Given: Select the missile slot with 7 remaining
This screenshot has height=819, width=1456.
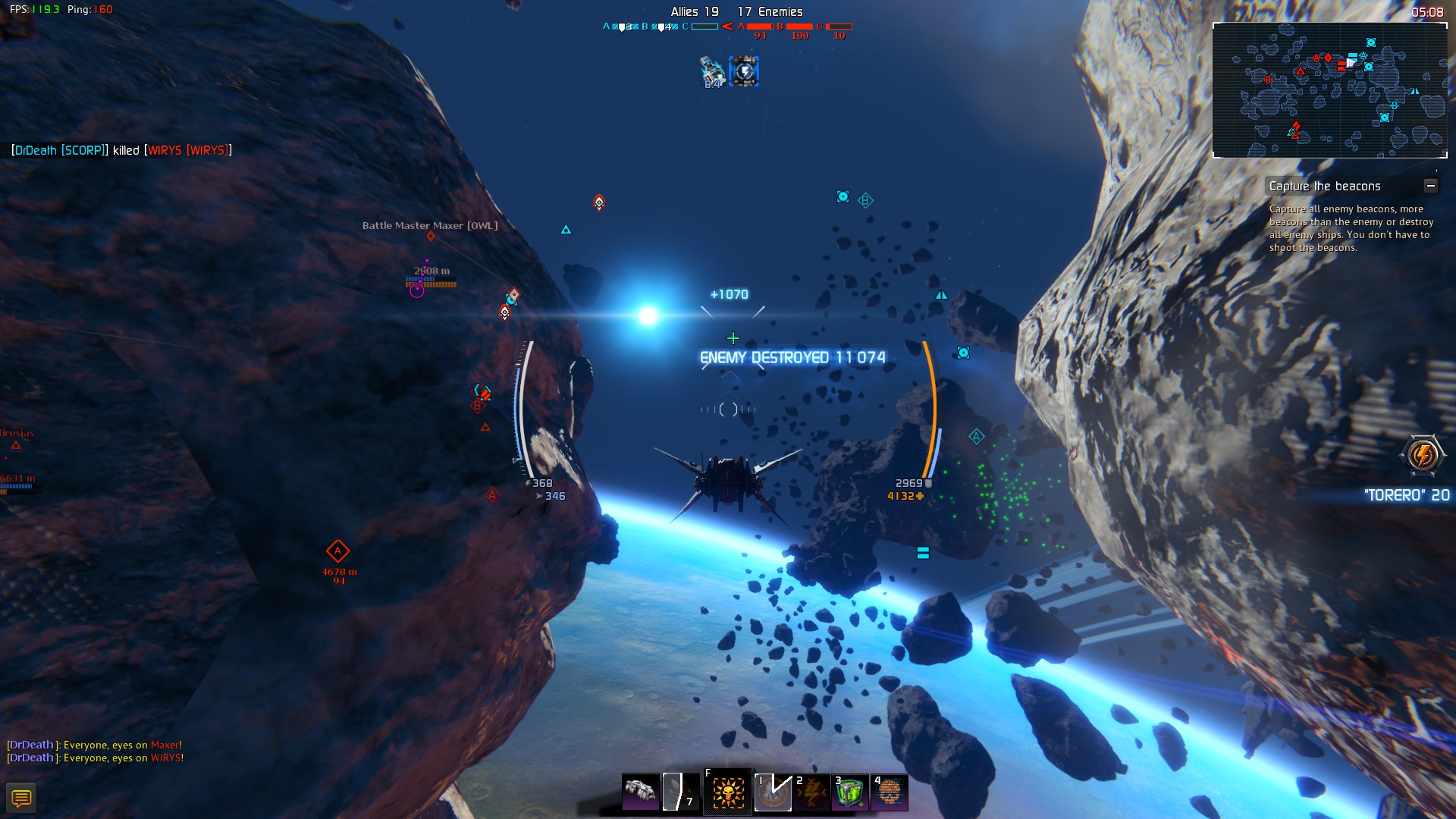Looking at the screenshot, I should click(x=680, y=792).
